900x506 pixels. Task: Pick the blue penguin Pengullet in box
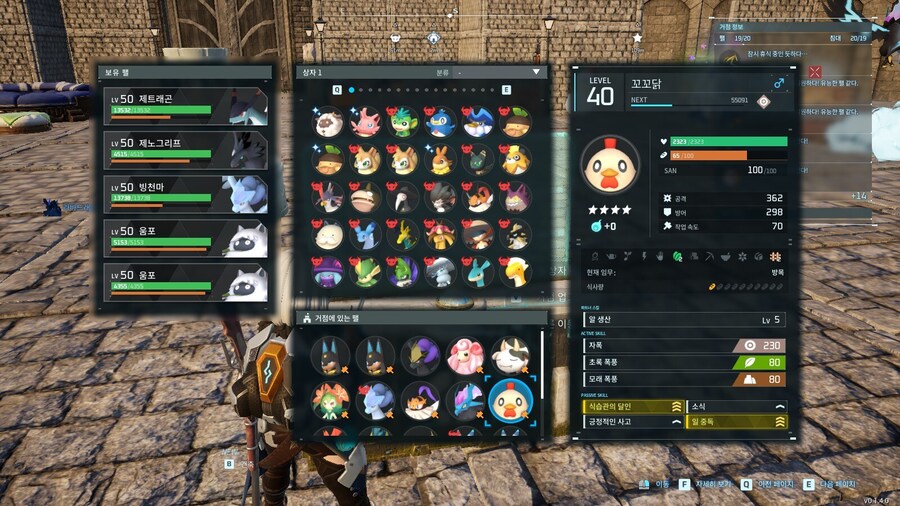(x=439, y=123)
